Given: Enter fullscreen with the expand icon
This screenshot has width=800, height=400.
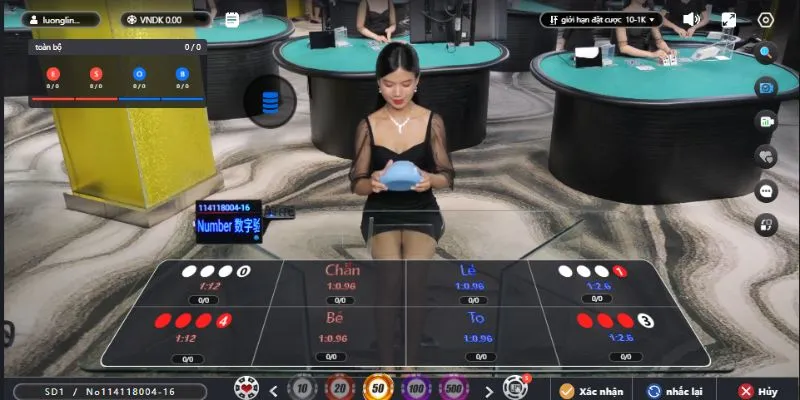Looking at the screenshot, I should (728, 19).
